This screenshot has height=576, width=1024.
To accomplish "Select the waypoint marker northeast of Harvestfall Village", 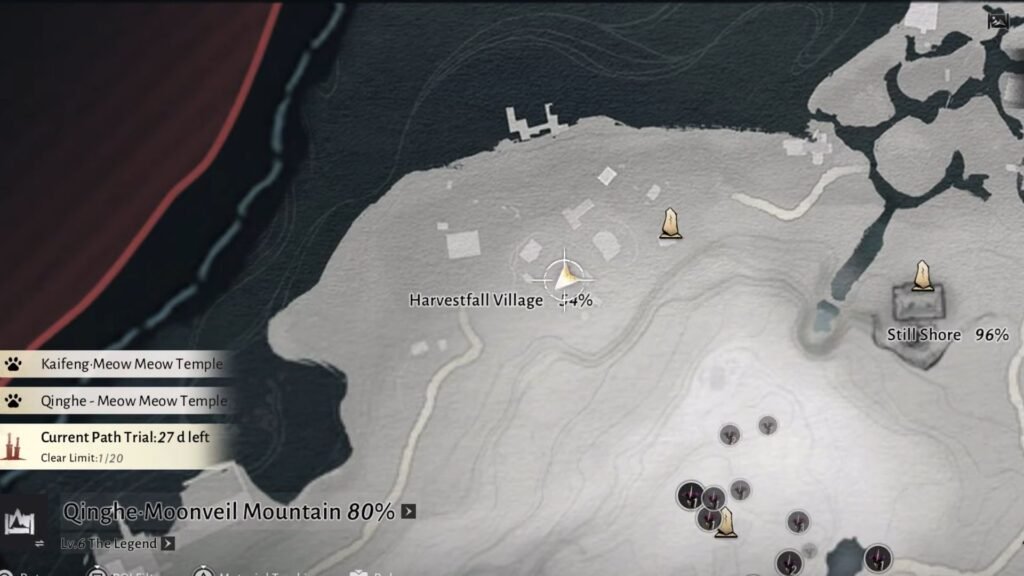I will point(671,224).
